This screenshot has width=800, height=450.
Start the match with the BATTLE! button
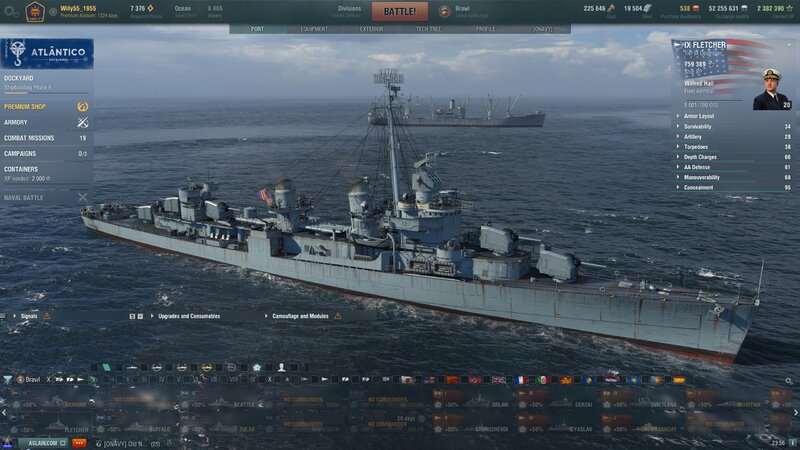[400, 12]
